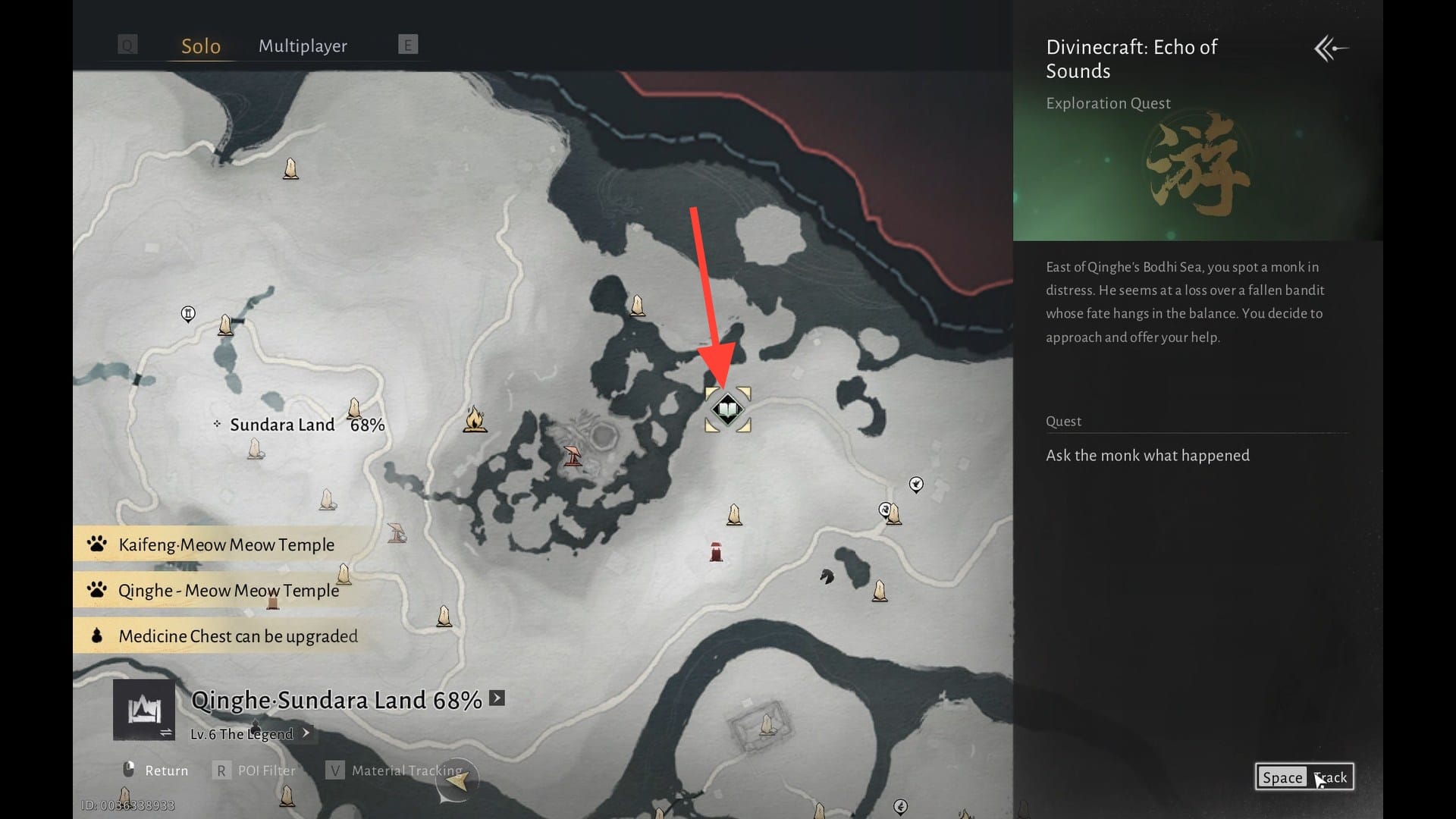Select the red shrine map marker
Viewport: 1456px width, 819px height.
(716, 552)
